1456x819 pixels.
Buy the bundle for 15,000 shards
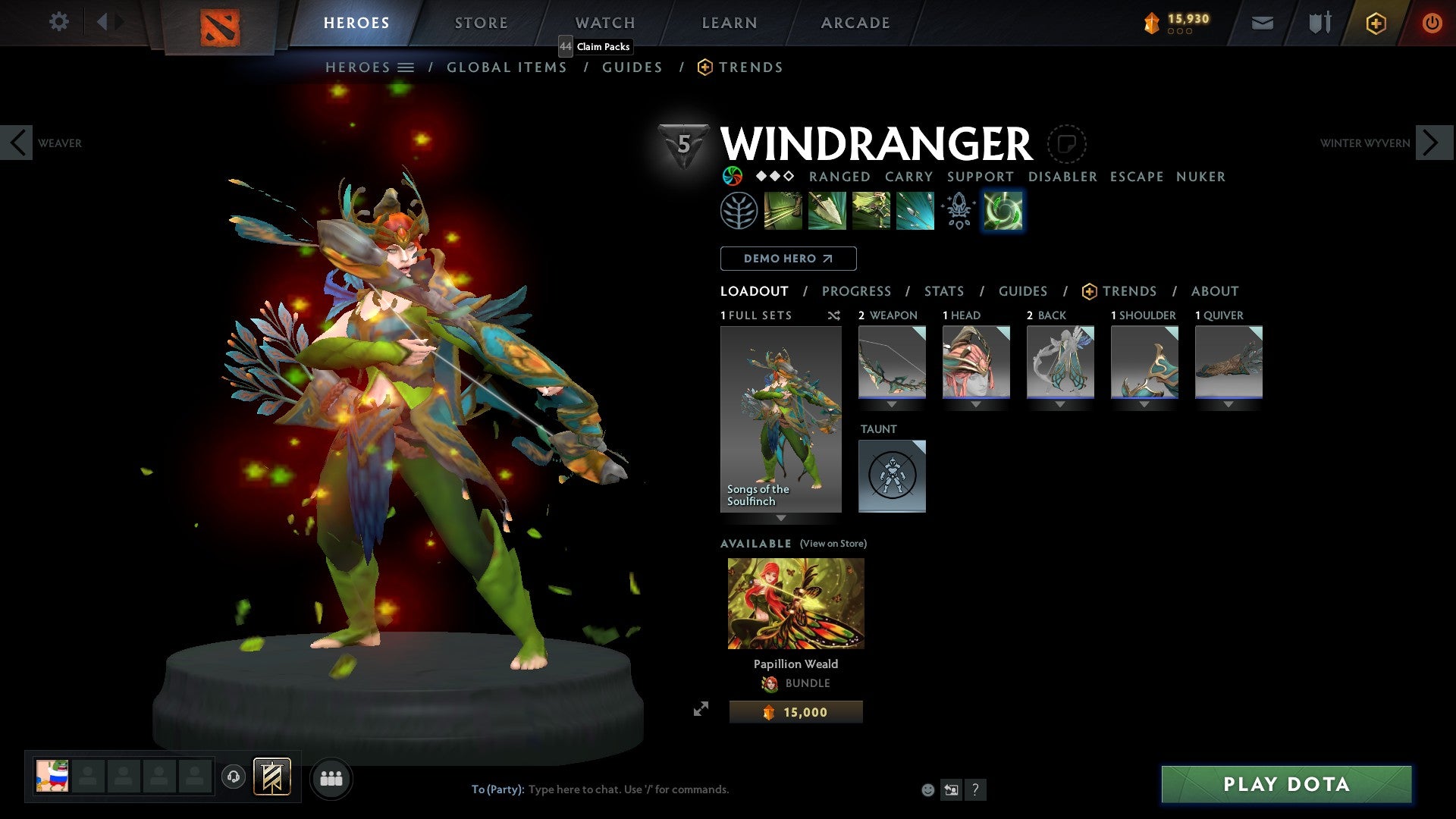(795, 712)
